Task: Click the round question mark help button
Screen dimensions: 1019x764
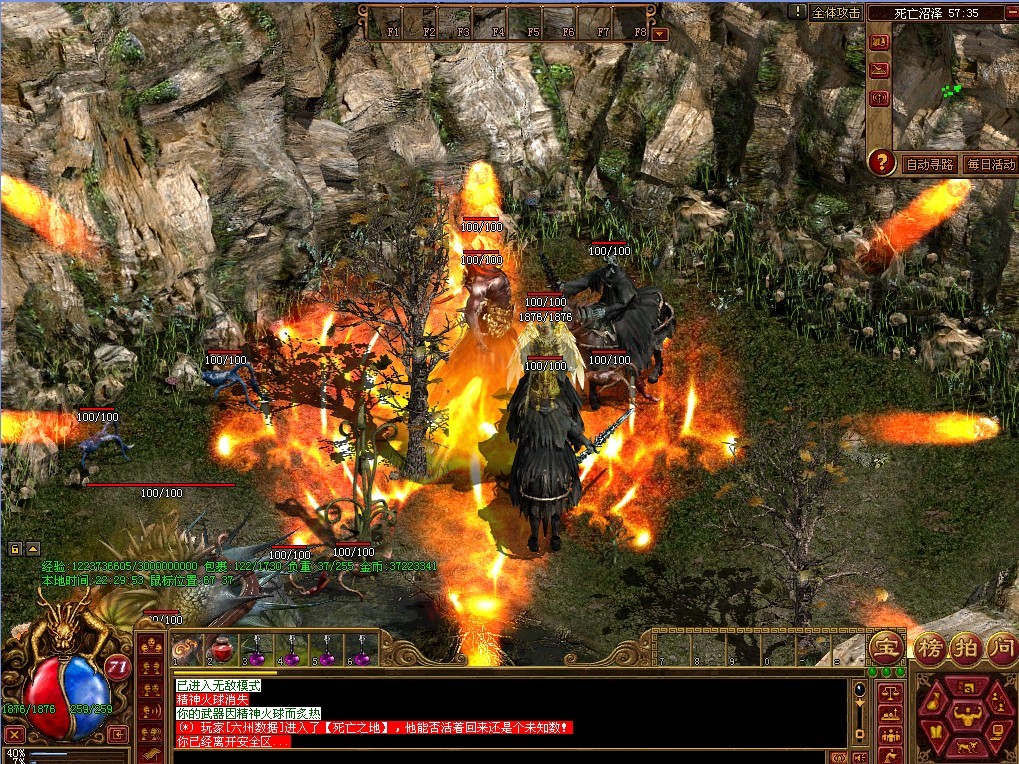Action: coord(881,162)
